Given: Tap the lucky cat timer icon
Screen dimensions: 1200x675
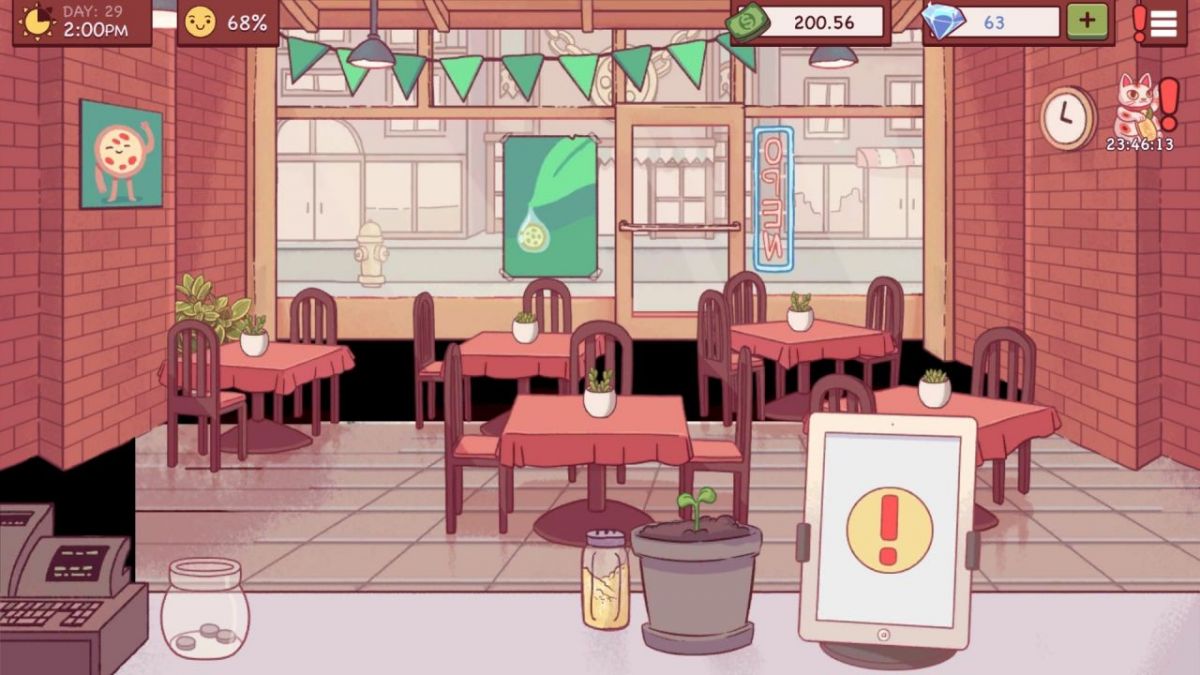Looking at the screenshot, I should 1138,108.
